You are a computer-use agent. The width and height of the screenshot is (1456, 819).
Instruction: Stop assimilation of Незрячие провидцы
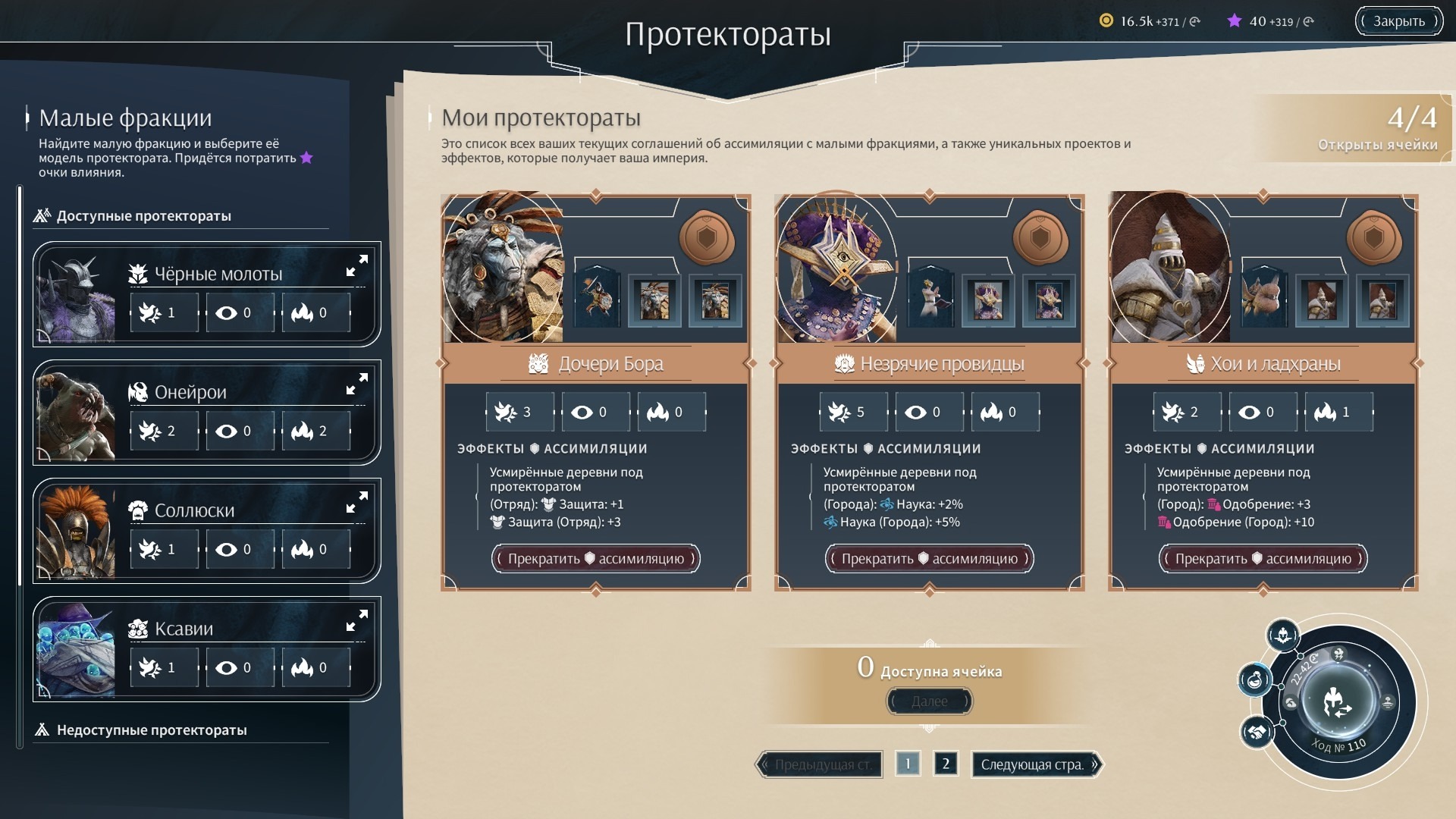point(929,559)
